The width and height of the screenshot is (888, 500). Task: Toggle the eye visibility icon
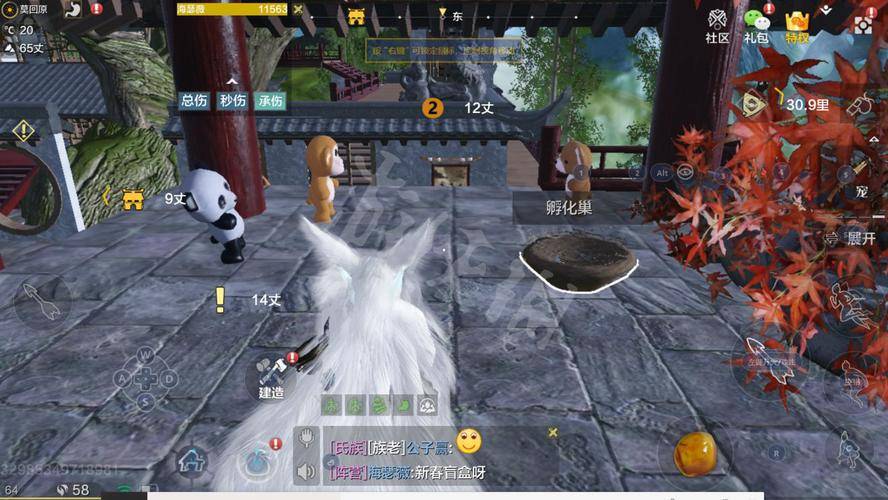click(685, 172)
